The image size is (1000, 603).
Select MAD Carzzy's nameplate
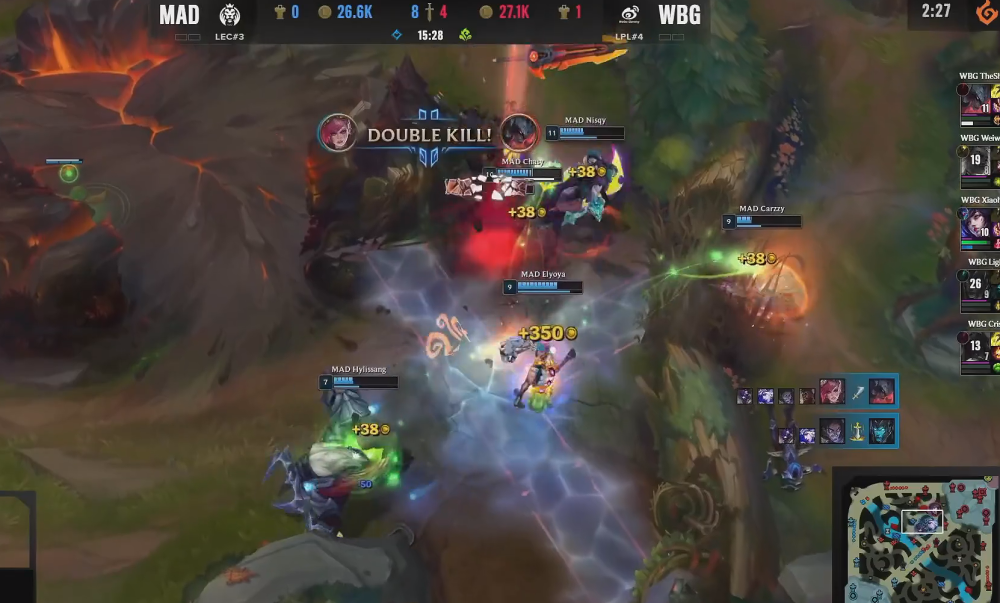pos(762,215)
